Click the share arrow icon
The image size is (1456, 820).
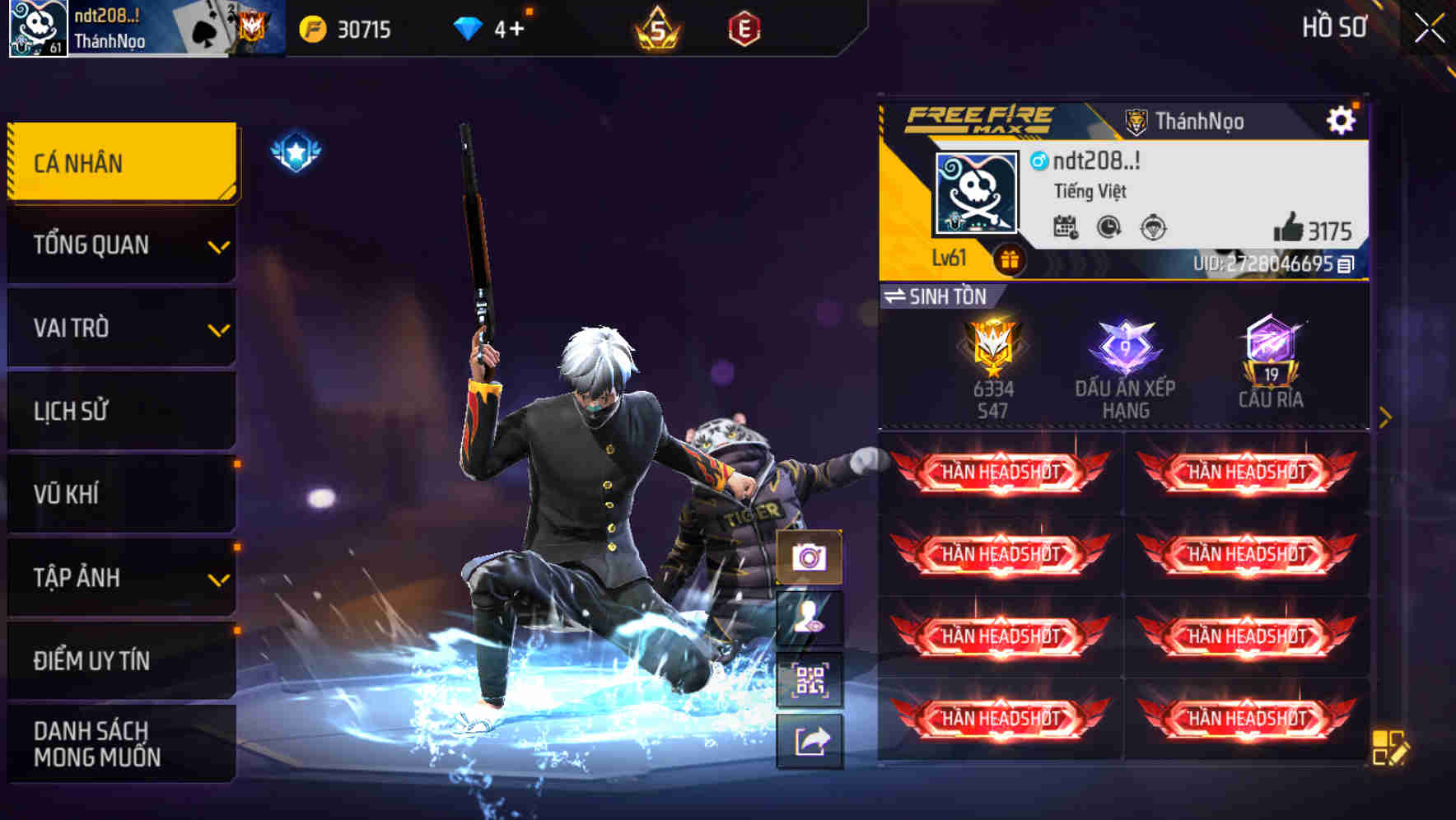coord(810,741)
